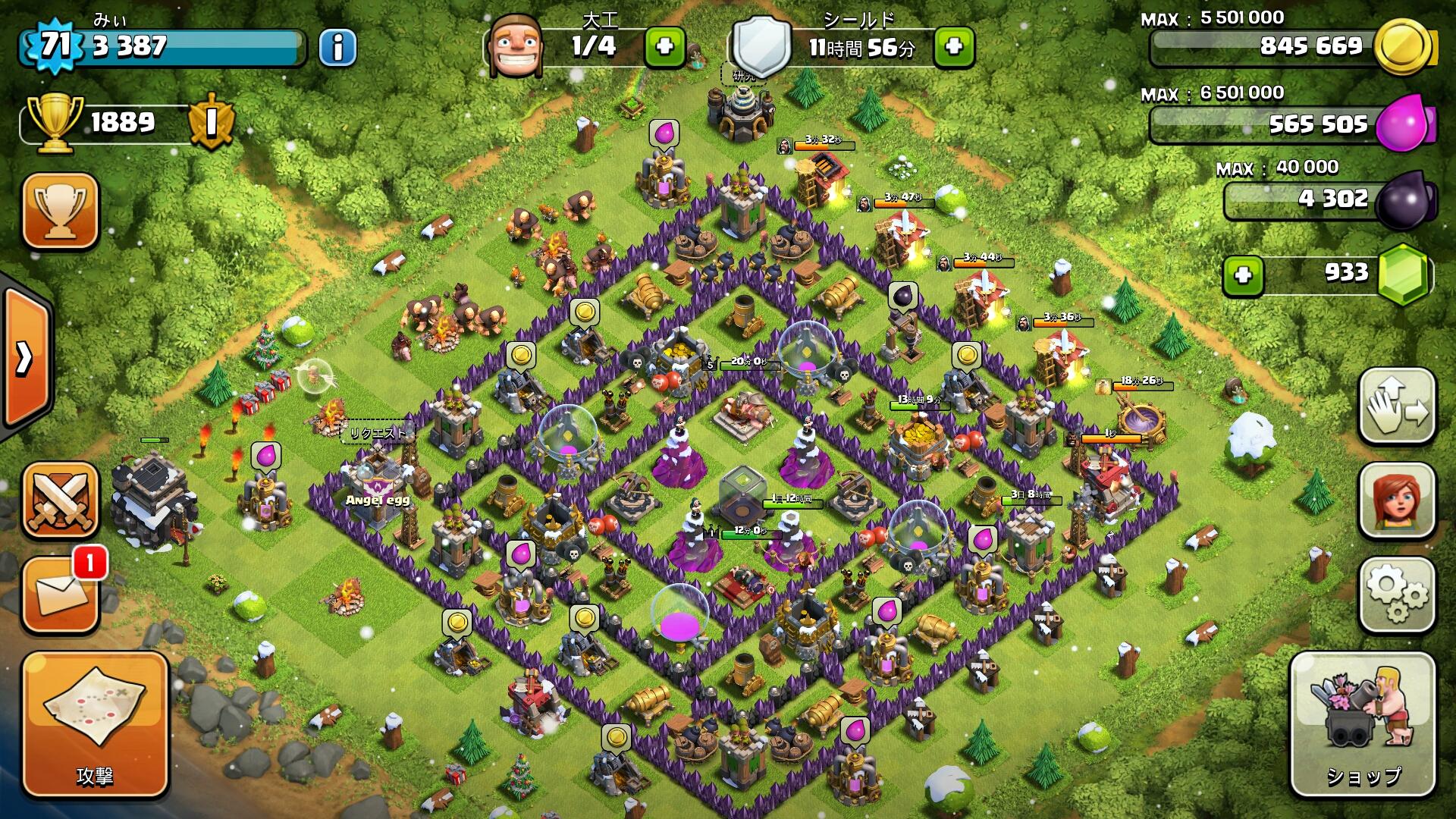This screenshot has height=819, width=1456.
Task: Tap the gold coin resource icon
Action: pos(1404,47)
